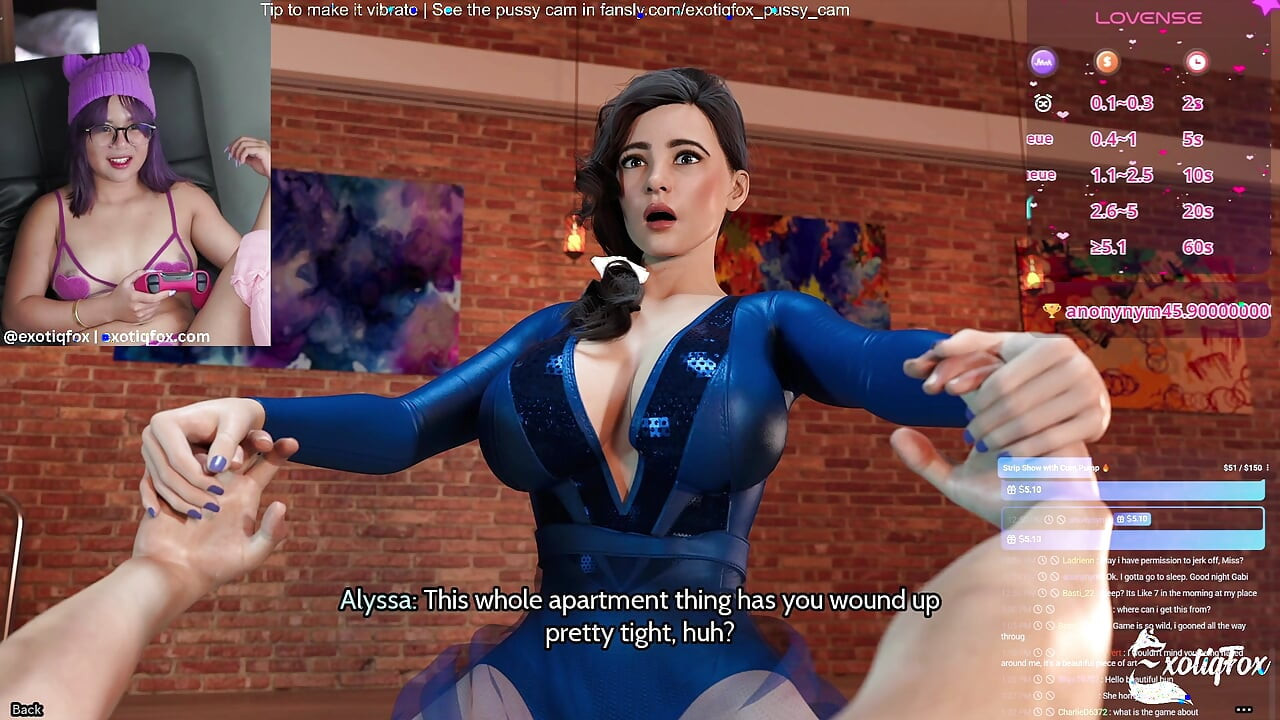
Task: Click the orange coin tip icon in Lovense header
Action: (1107, 61)
